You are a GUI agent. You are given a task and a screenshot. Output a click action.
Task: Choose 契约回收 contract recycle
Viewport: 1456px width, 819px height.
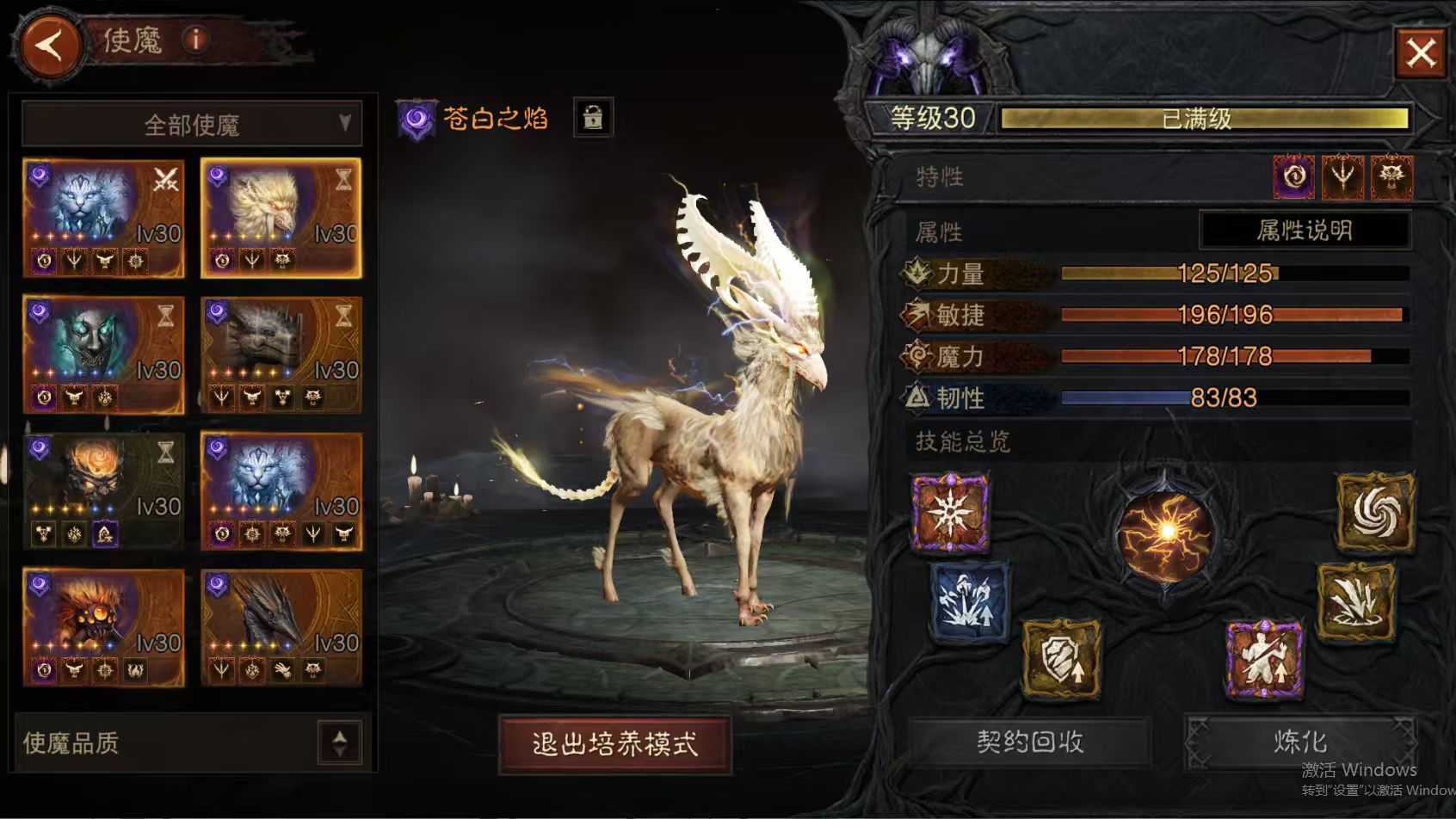1029,742
